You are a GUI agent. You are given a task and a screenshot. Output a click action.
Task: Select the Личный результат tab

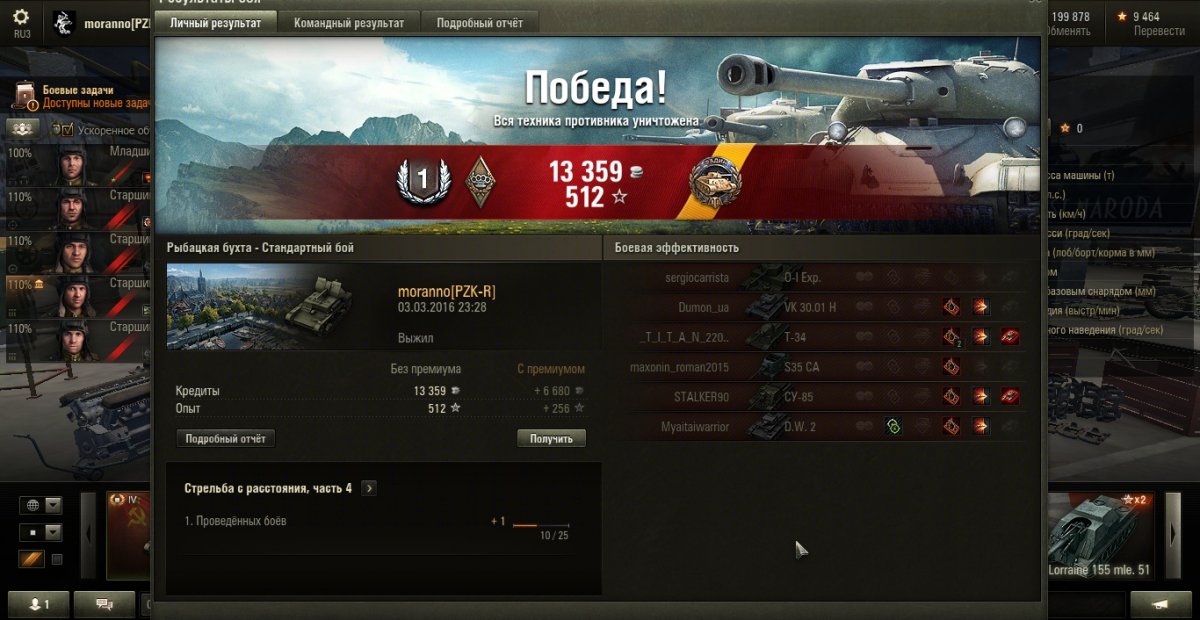[216, 23]
